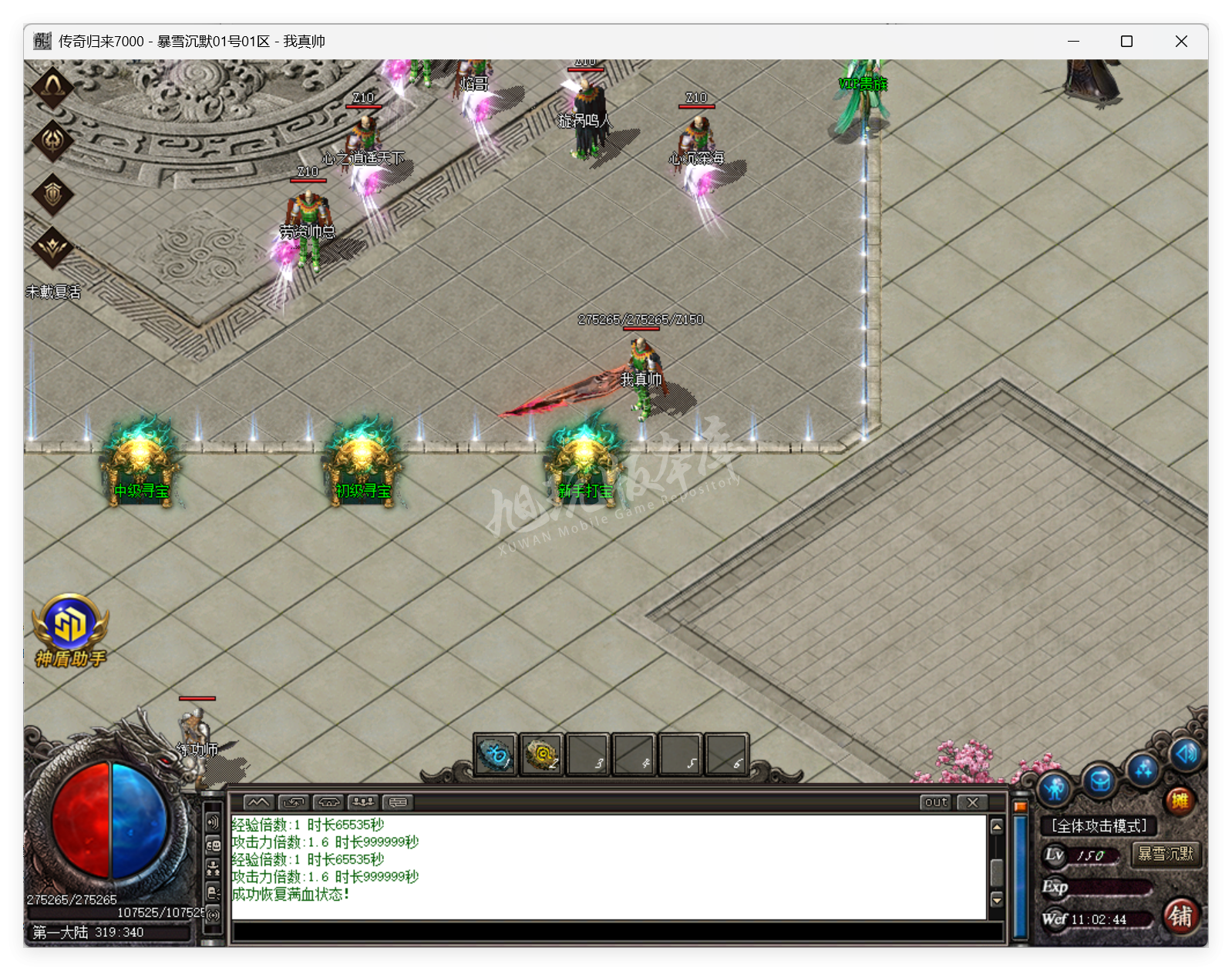Image resolution: width=1232 pixels, height=971 pixels.
Task: Click the 暴雪沉默 button
Action: [1166, 854]
